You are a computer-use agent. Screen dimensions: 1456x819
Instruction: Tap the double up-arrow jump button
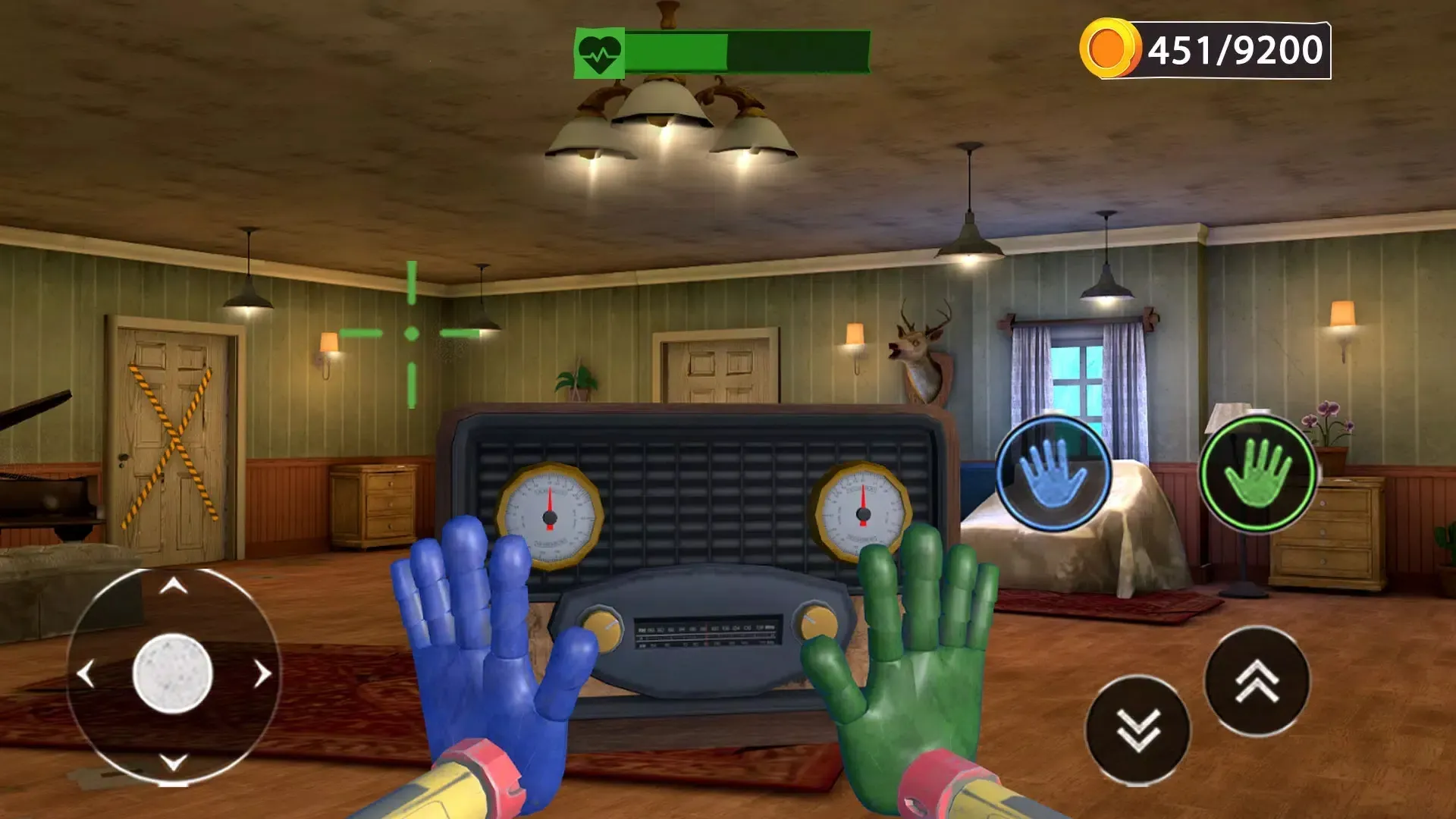pos(1257,680)
